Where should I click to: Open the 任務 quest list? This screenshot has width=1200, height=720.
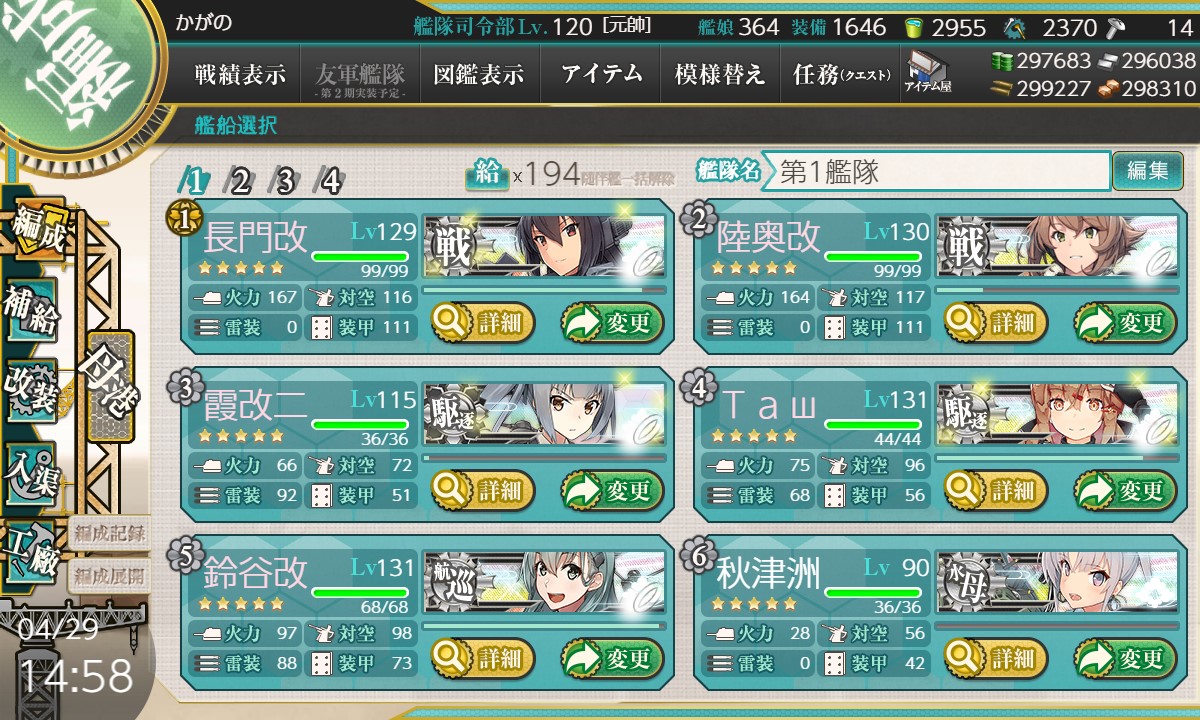(840, 75)
